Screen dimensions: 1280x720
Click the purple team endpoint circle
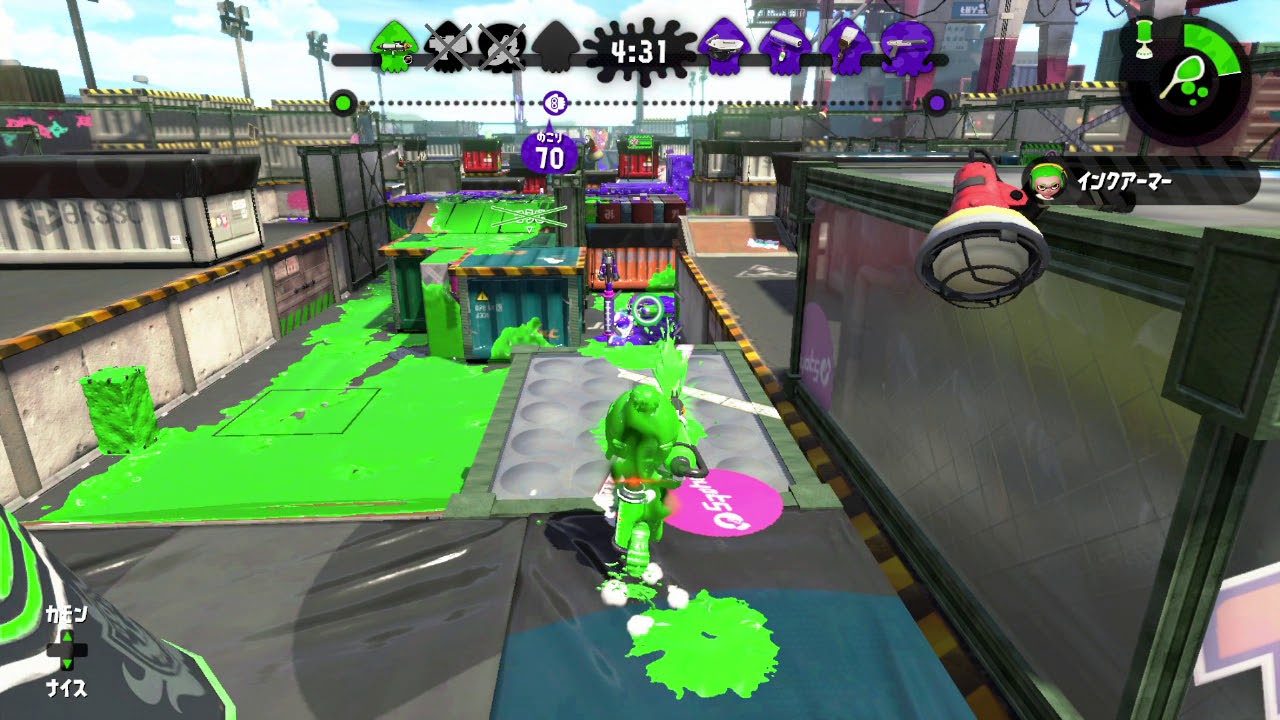936,102
